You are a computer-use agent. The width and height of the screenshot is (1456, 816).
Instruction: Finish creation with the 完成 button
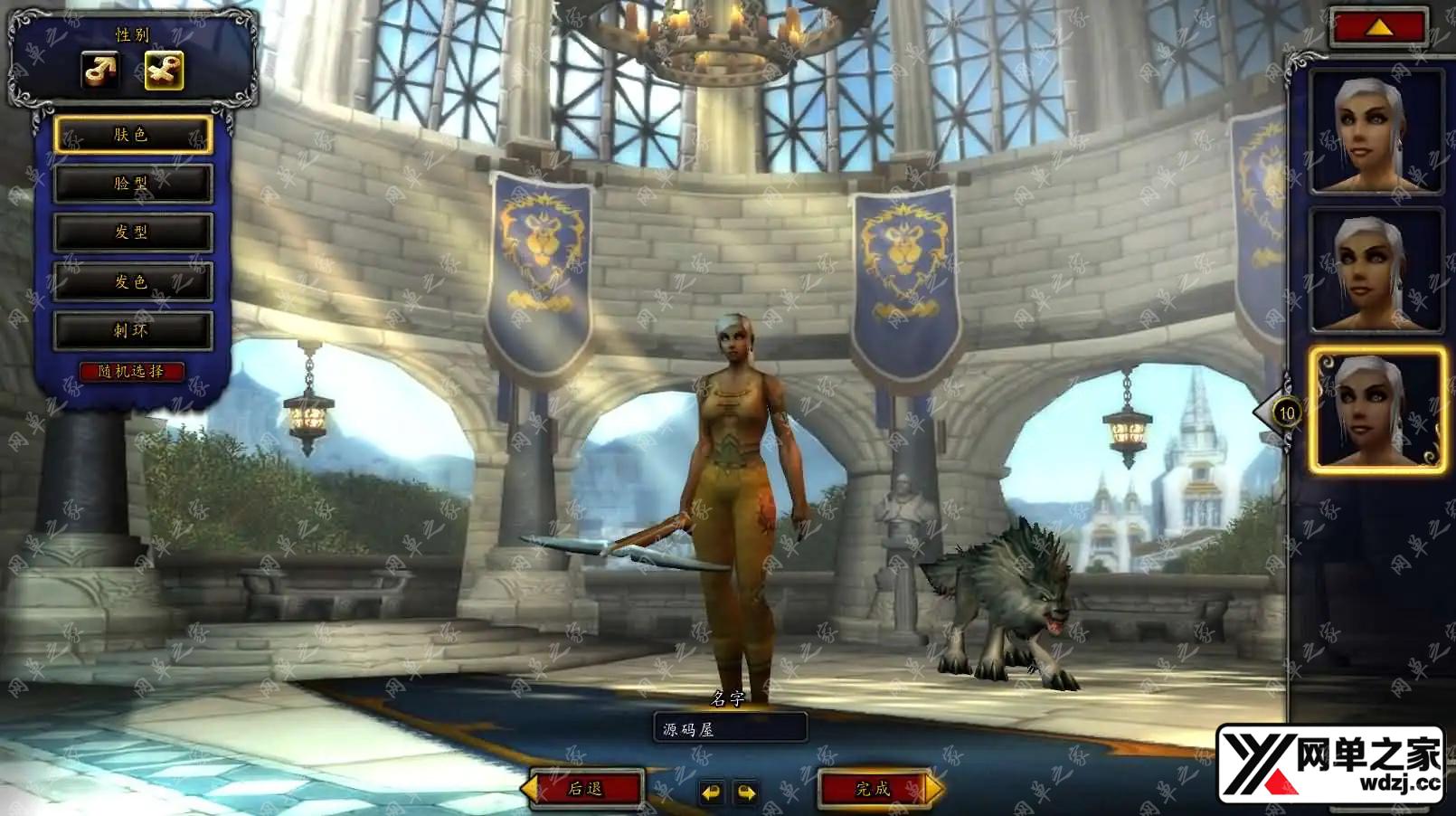874,789
